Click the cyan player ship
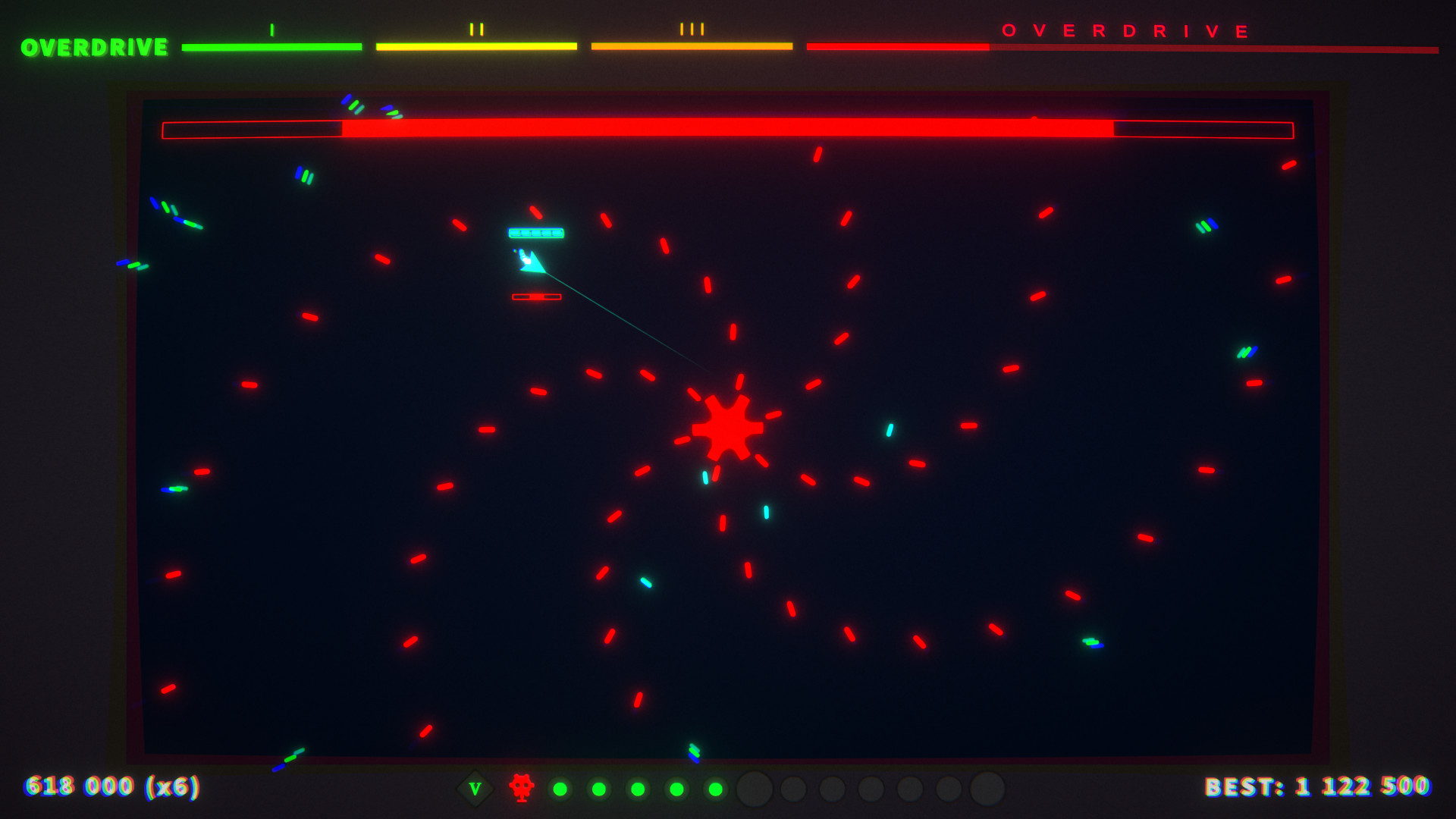The image size is (1456, 819). (531, 262)
